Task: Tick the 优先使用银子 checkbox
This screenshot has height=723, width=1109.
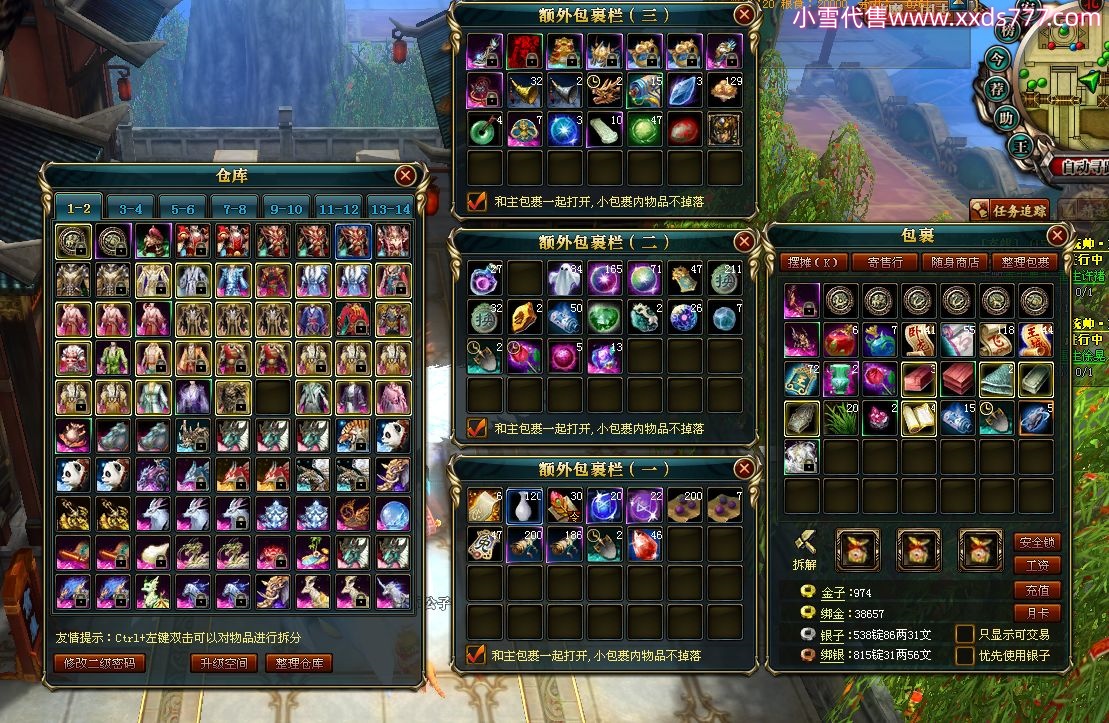Action: click(965, 656)
